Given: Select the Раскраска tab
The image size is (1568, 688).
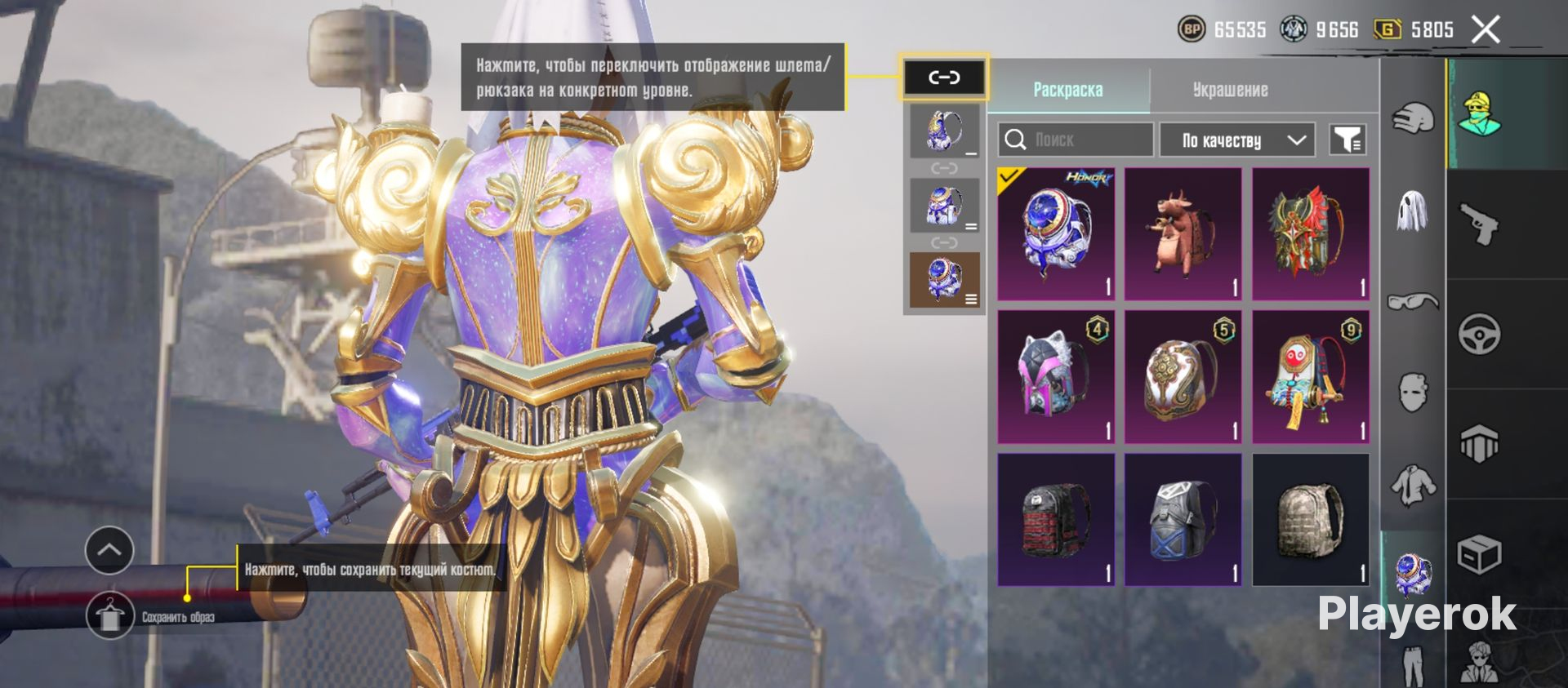Looking at the screenshot, I should click(1067, 90).
